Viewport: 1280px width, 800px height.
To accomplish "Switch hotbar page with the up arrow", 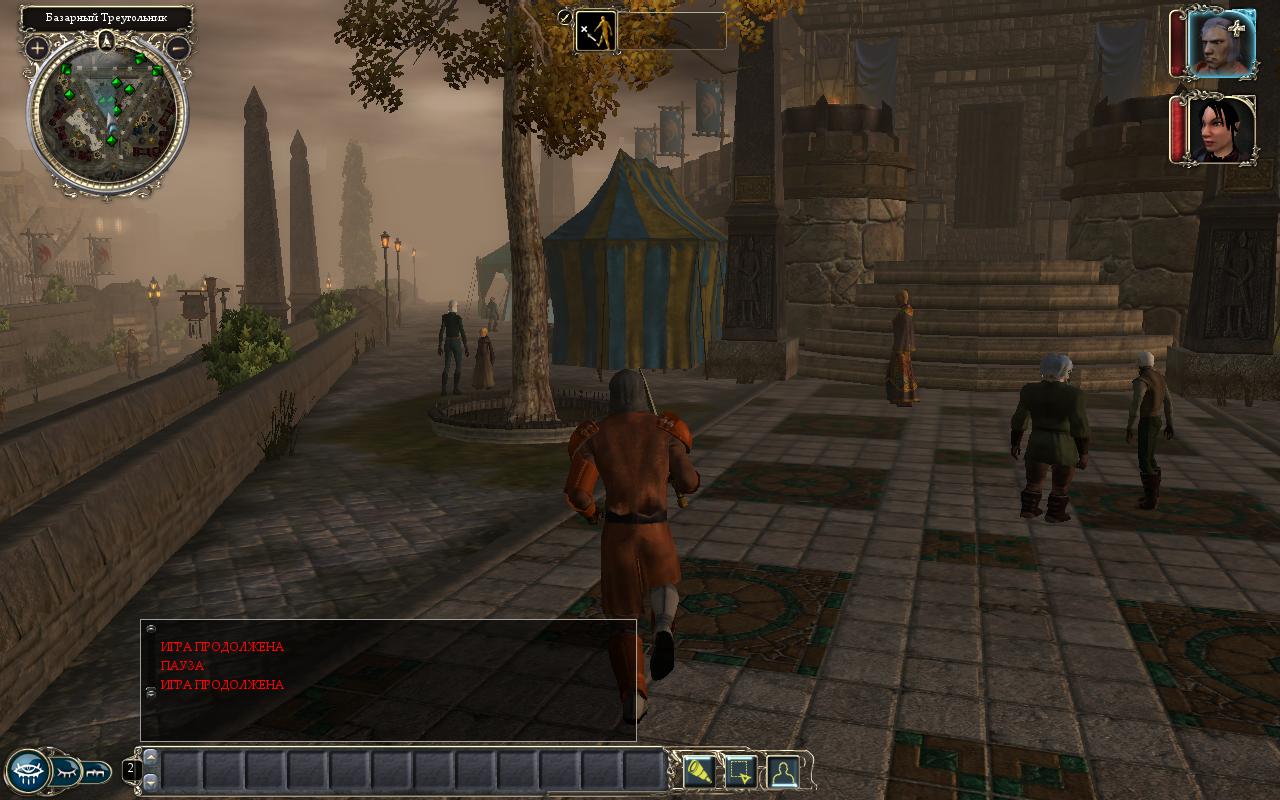I will 150,756.
